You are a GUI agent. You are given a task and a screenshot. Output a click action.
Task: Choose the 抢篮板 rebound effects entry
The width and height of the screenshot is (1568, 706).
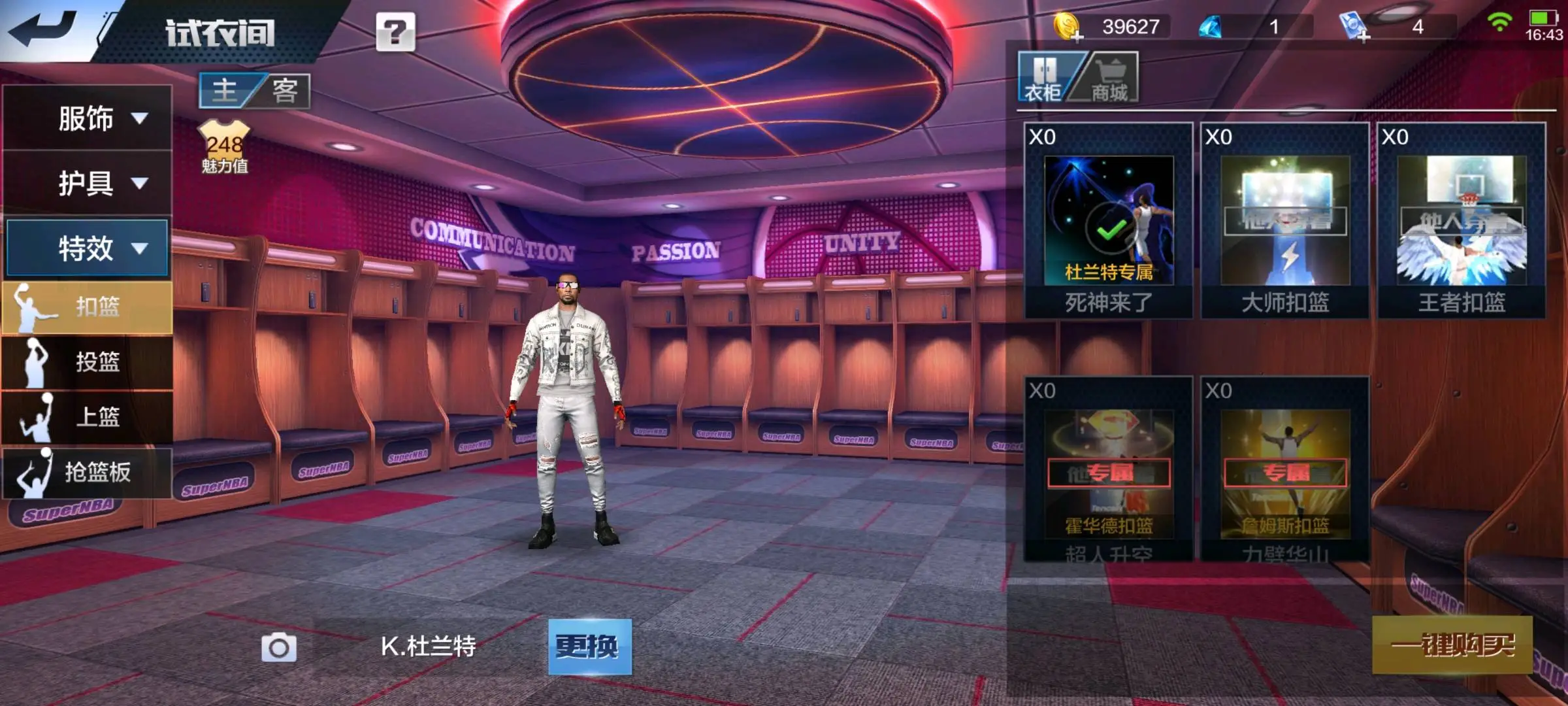tap(88, 472)
